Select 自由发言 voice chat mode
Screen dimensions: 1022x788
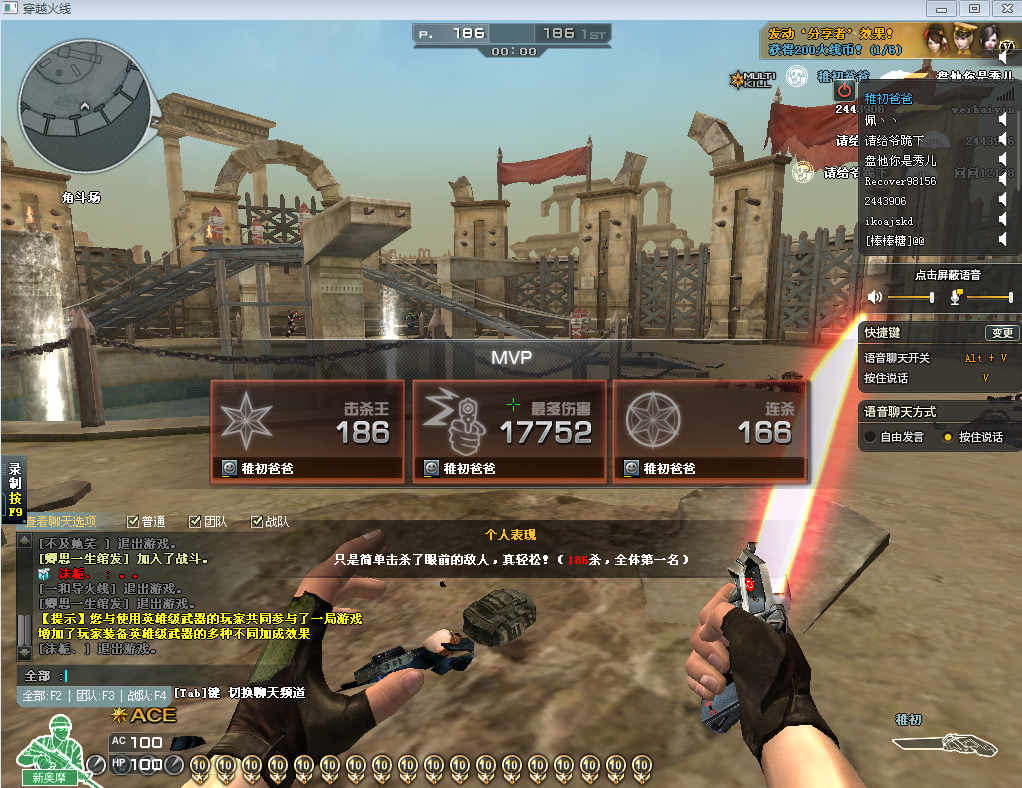click(x=871, y=437)
